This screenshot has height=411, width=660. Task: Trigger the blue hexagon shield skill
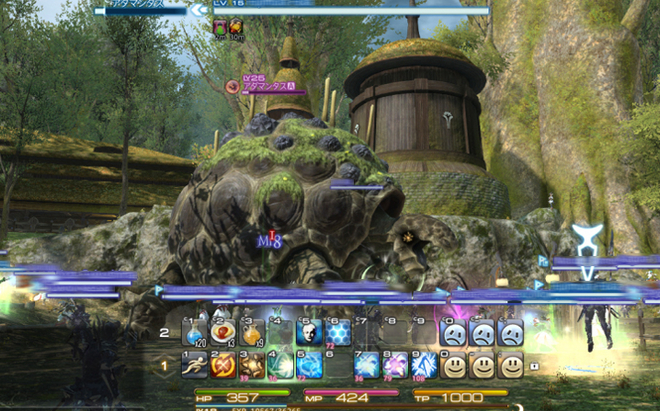(337, 333)
